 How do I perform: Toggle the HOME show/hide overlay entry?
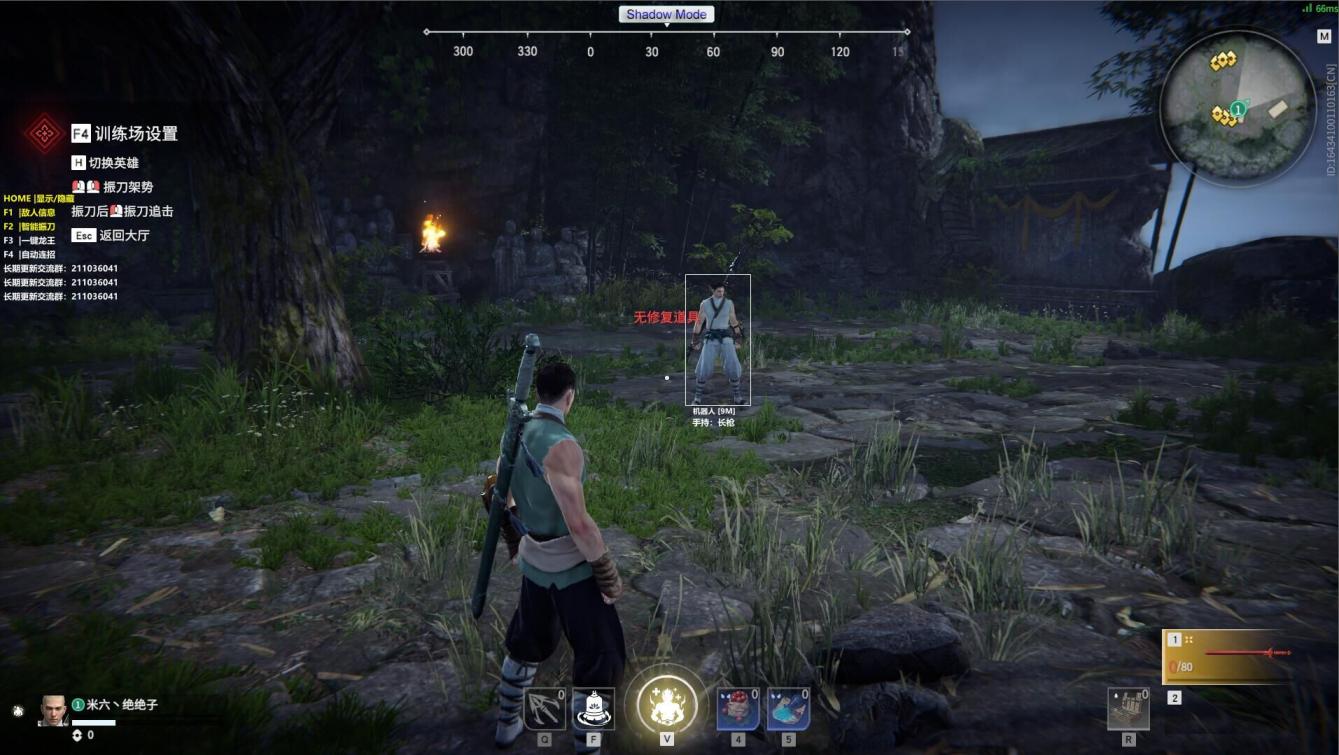point(38,199)
